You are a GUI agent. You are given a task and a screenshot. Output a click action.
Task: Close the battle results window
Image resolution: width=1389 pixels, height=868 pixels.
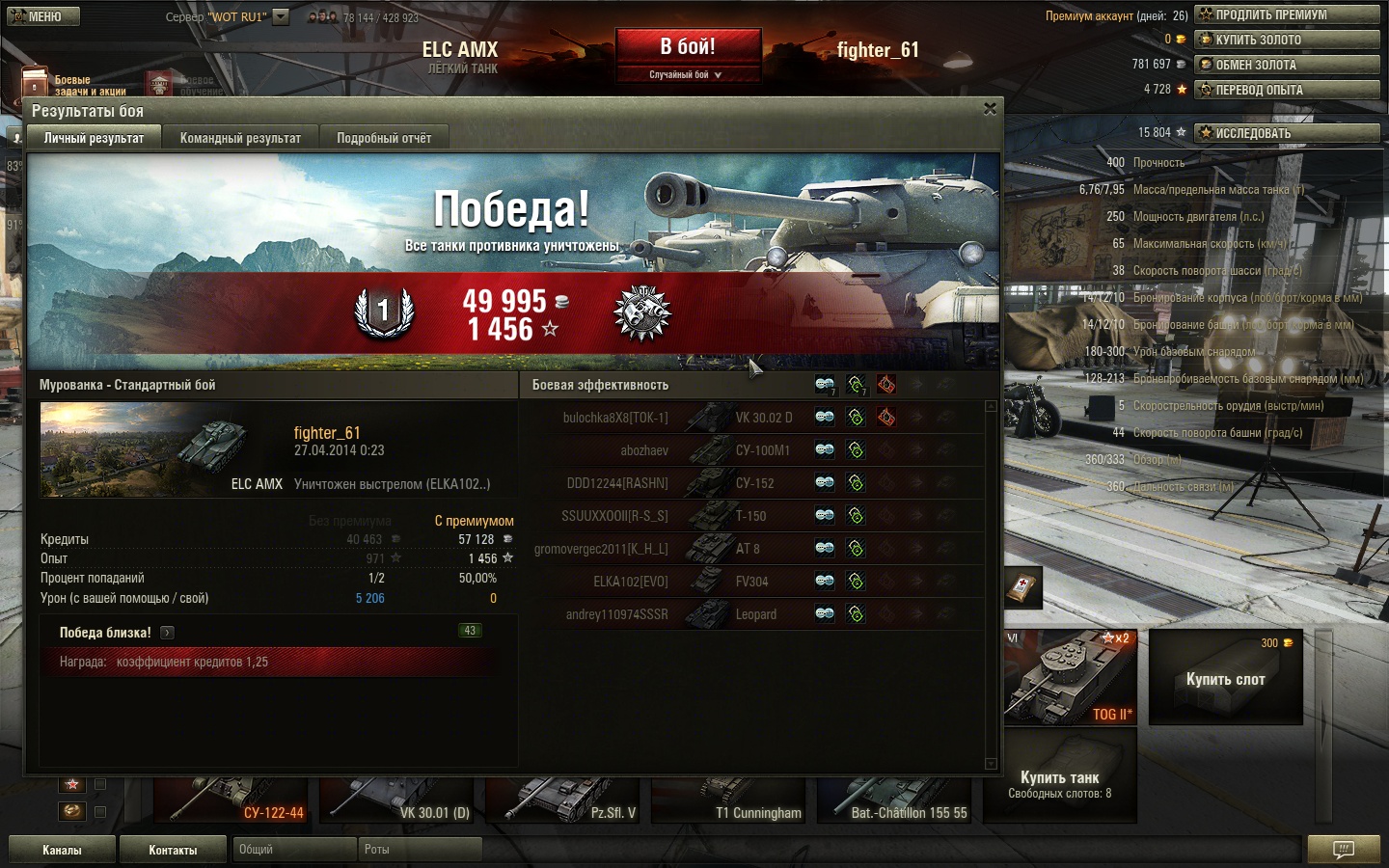click(990, 109)
